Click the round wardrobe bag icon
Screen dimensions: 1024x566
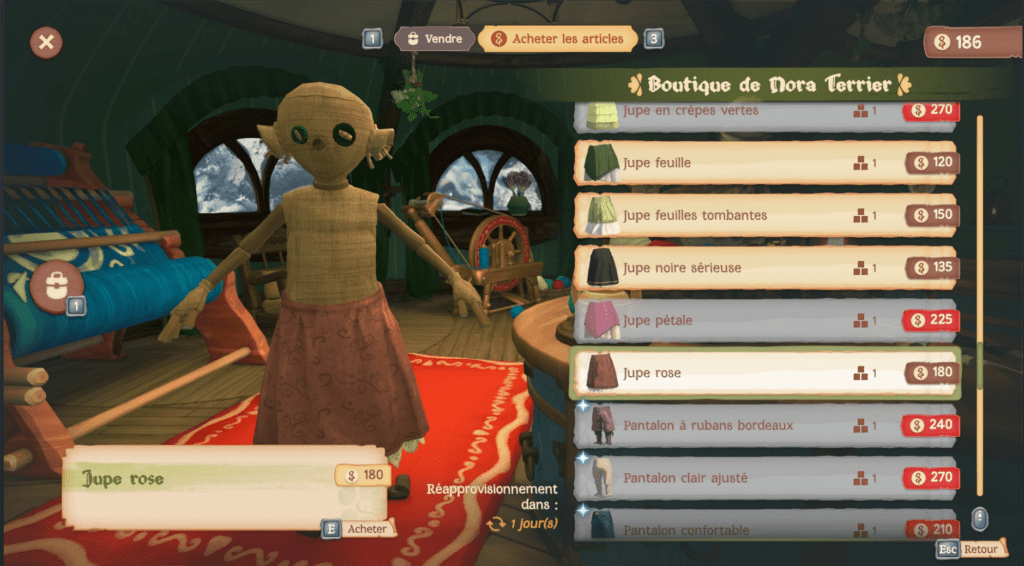(x=57, y=285)
